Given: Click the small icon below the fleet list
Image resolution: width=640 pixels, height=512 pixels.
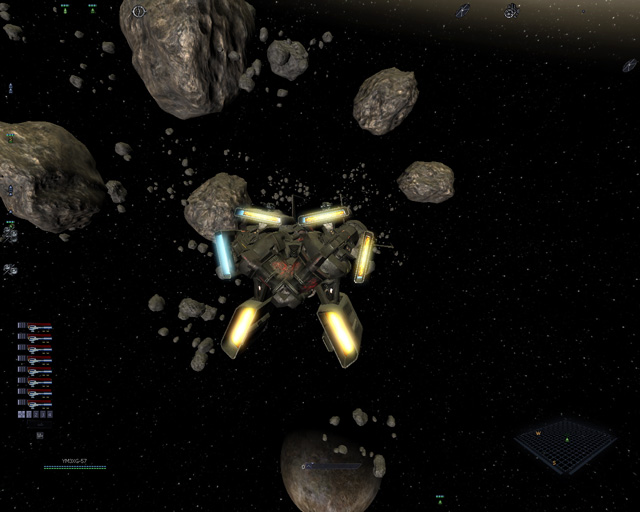Looking at the screenshot, I should 39,435.
